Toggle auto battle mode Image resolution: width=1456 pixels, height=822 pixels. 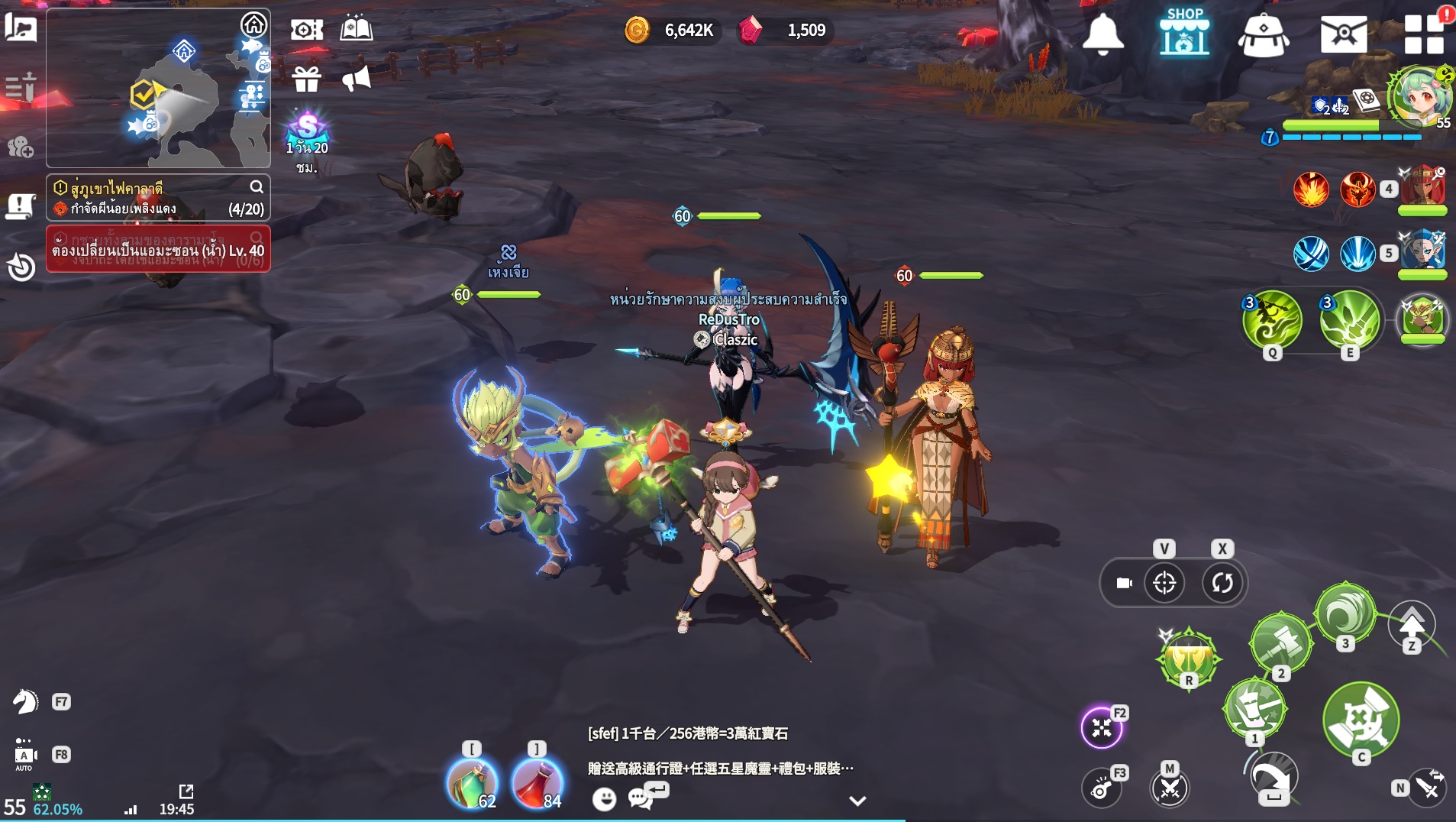point(24,754)
